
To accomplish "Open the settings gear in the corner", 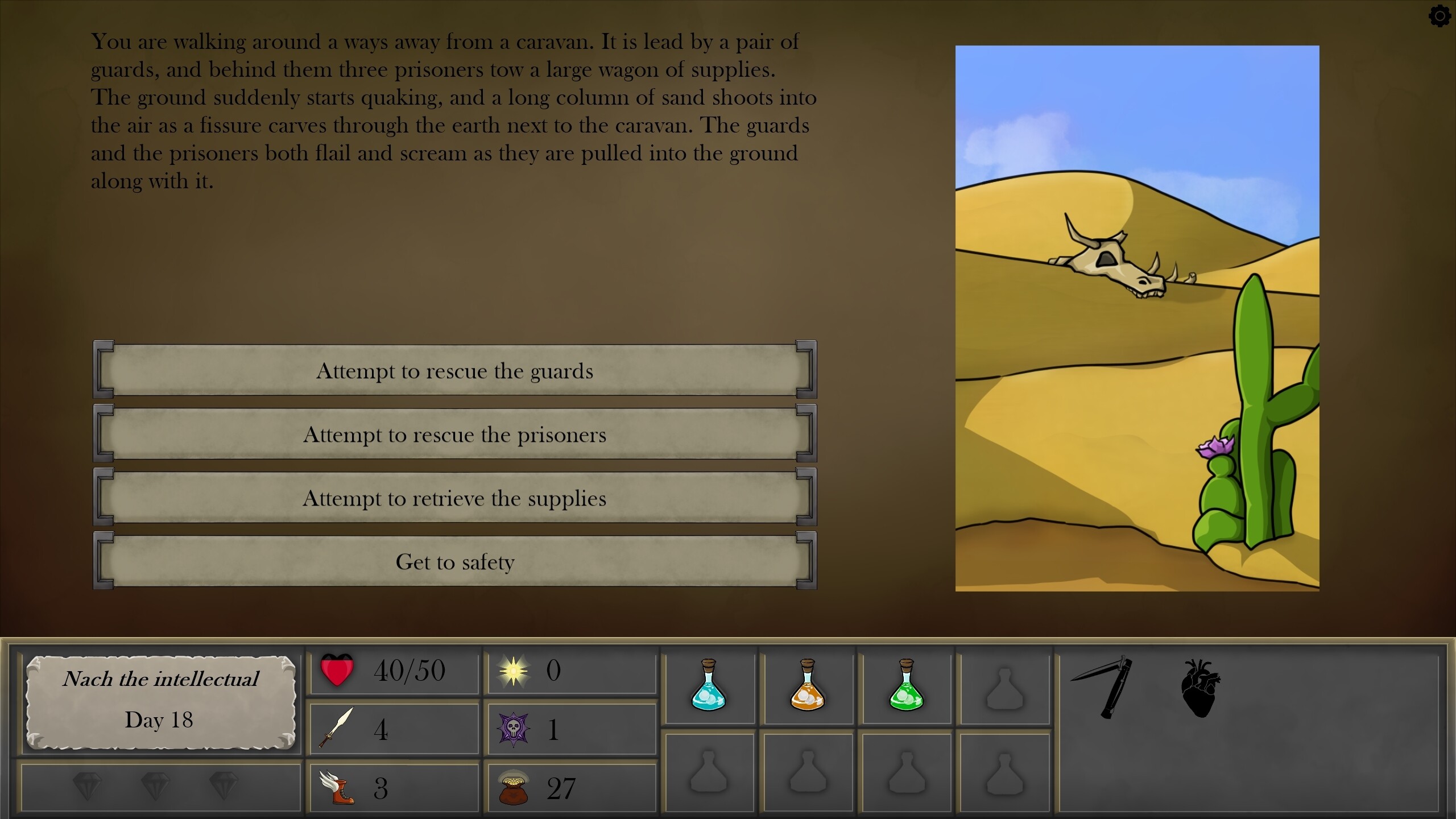I will [x=1440, y=16].
